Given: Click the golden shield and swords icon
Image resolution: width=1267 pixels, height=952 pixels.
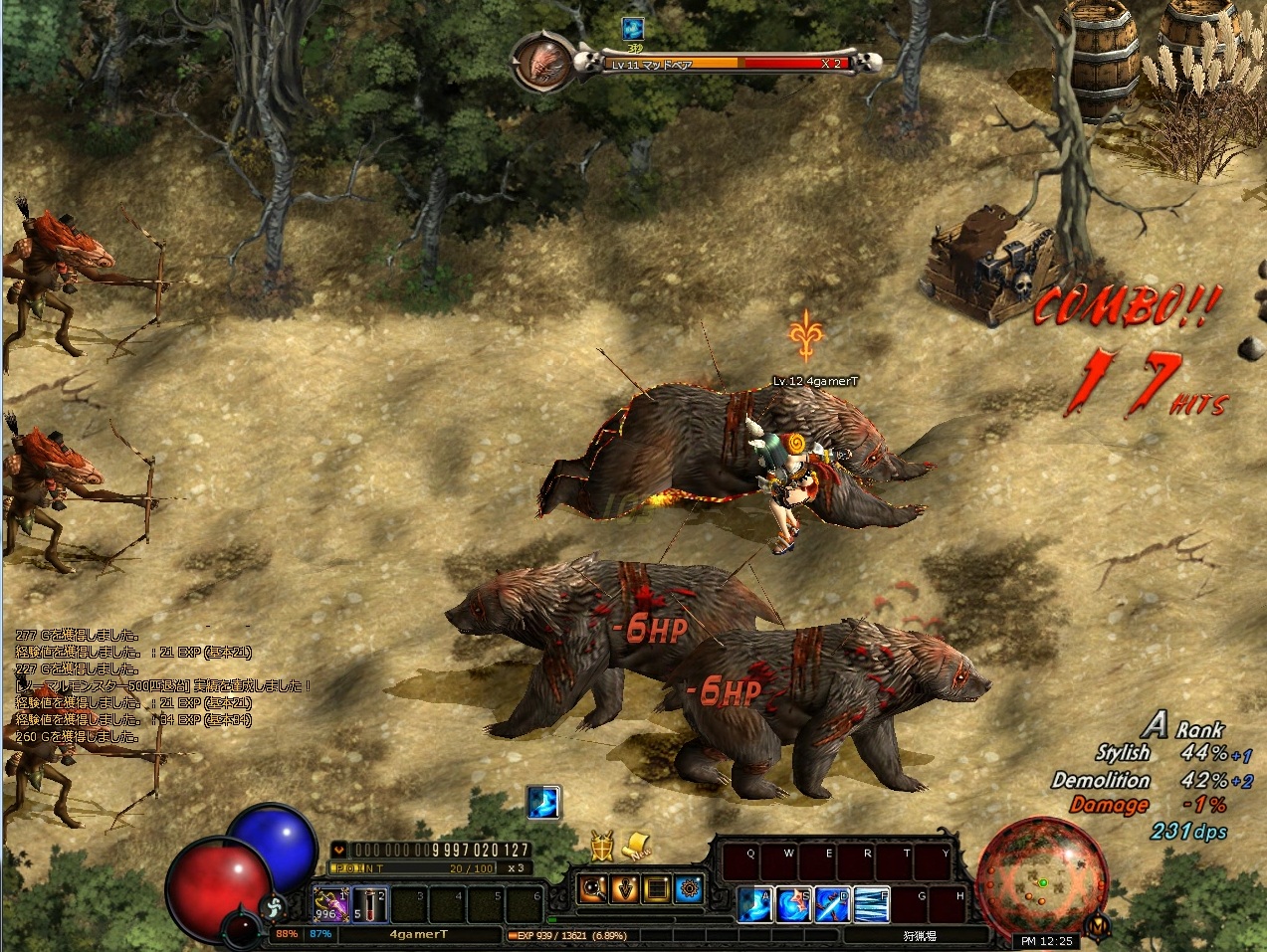Looking at the screenshot, I should click(601, 846).
